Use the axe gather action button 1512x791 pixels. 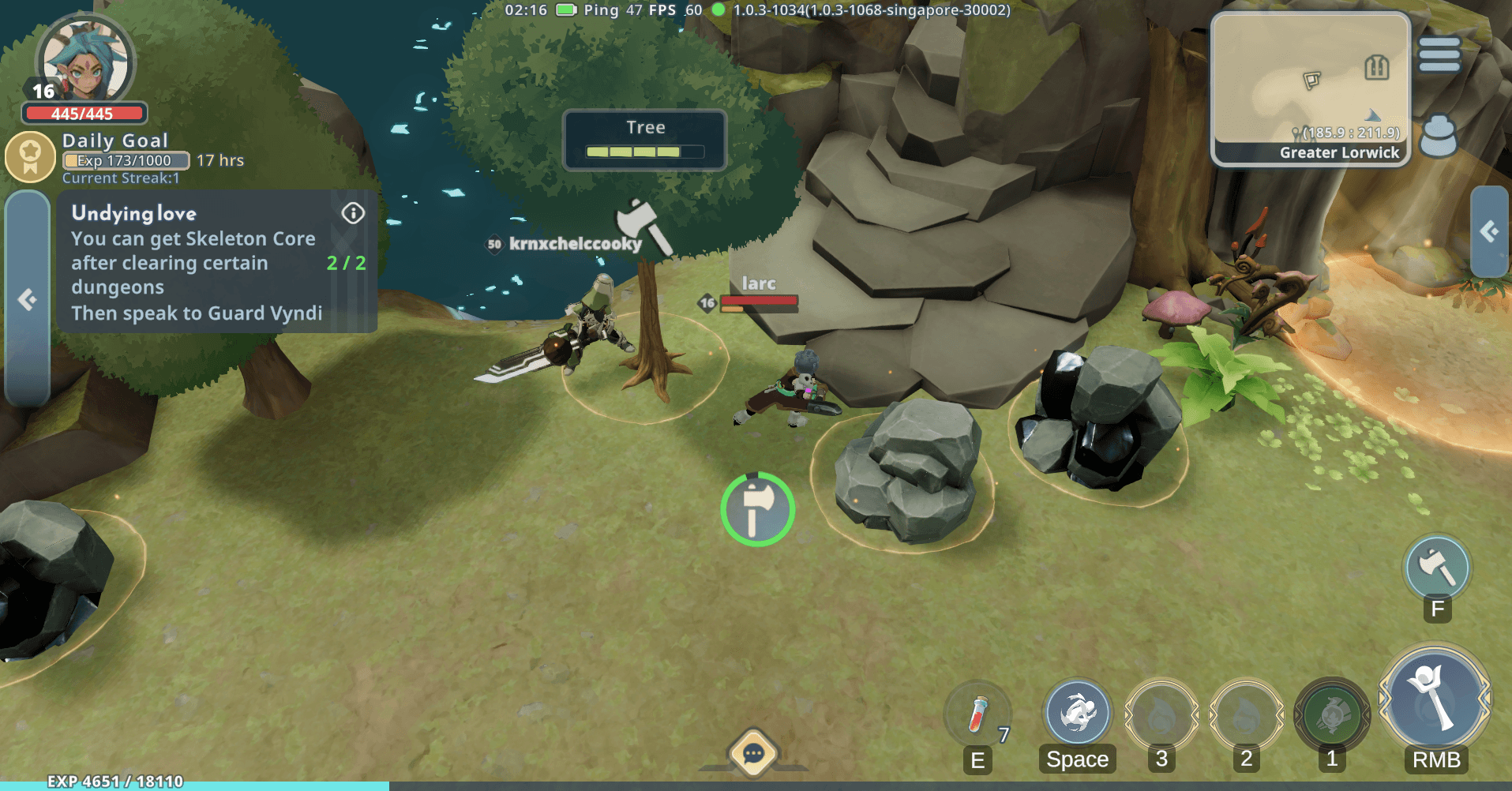point(1437,567)
